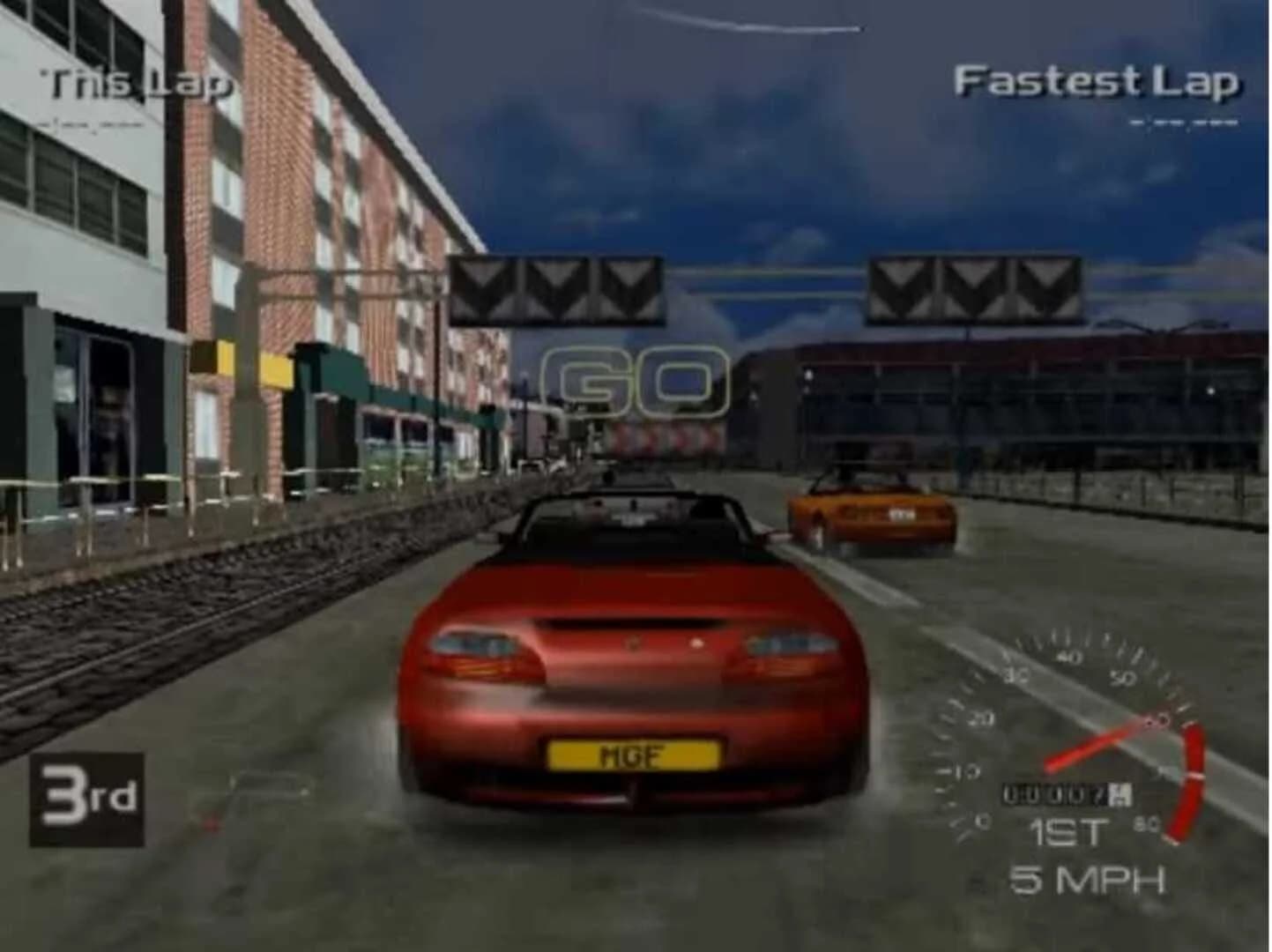The height and width of the screenshot is (952, 1272).
Task: Click the red speedometer needle
Action: [1102, 747]
